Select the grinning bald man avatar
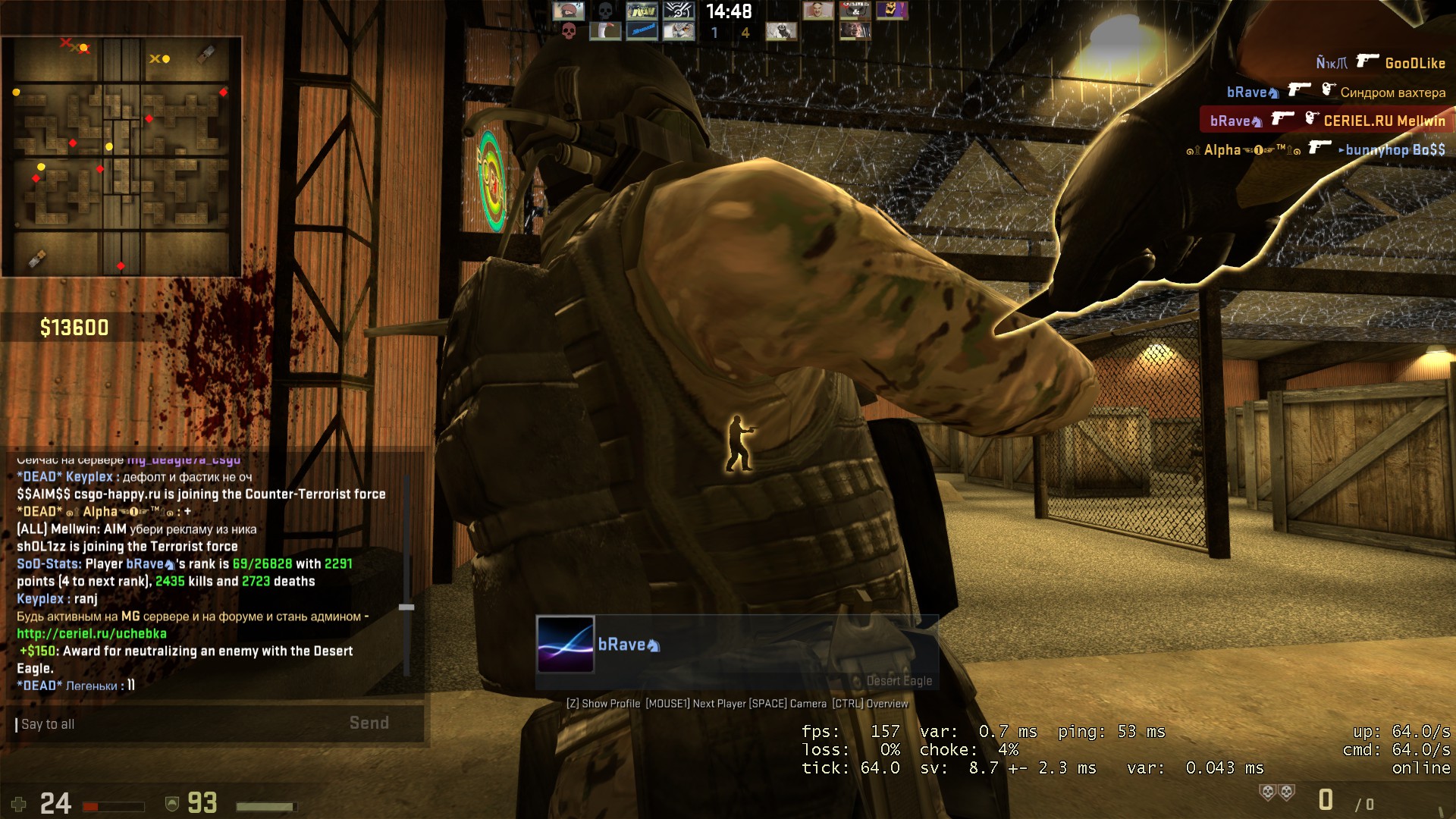This screenshot has height=819, width=1456. click(818, 11)
